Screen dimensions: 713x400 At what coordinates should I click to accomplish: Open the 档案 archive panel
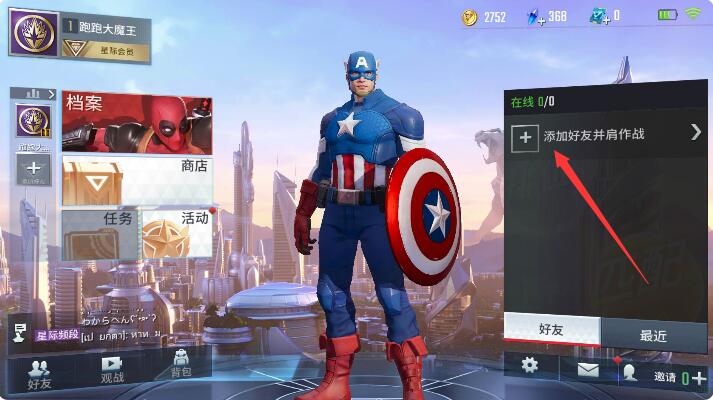click(137, 122)
